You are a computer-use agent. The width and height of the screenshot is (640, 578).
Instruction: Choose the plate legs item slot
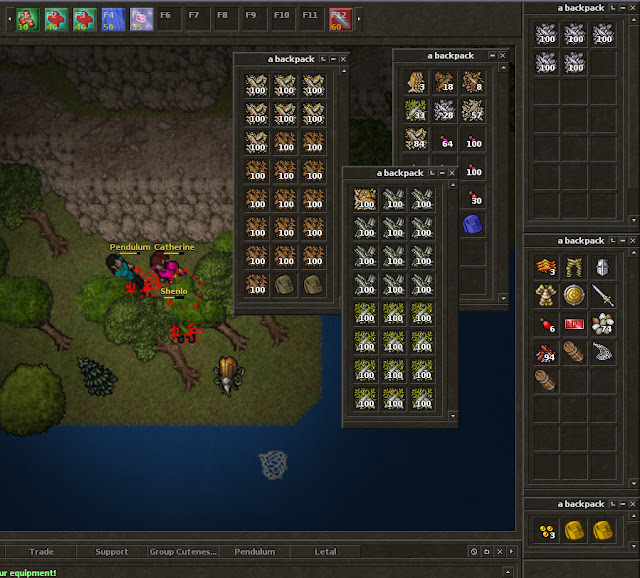coord(574,267)
